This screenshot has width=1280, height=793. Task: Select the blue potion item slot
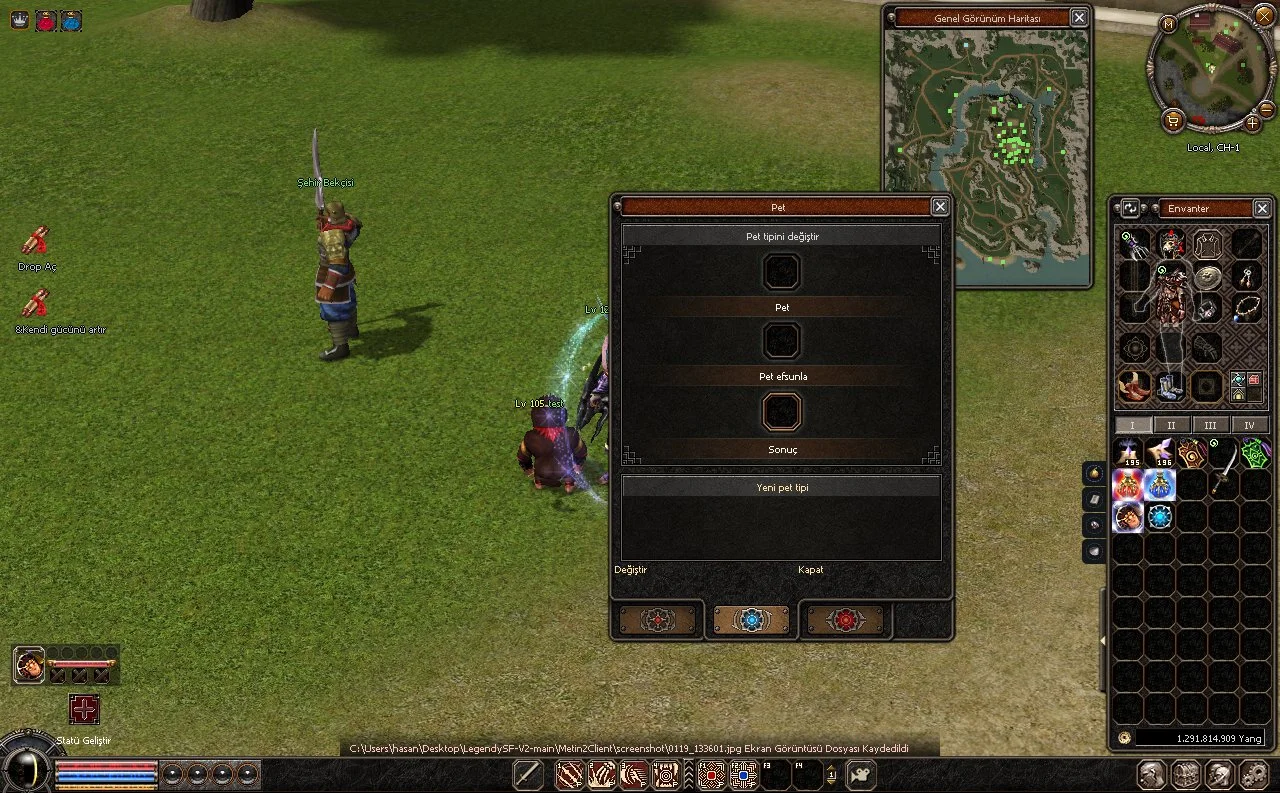1160,486
